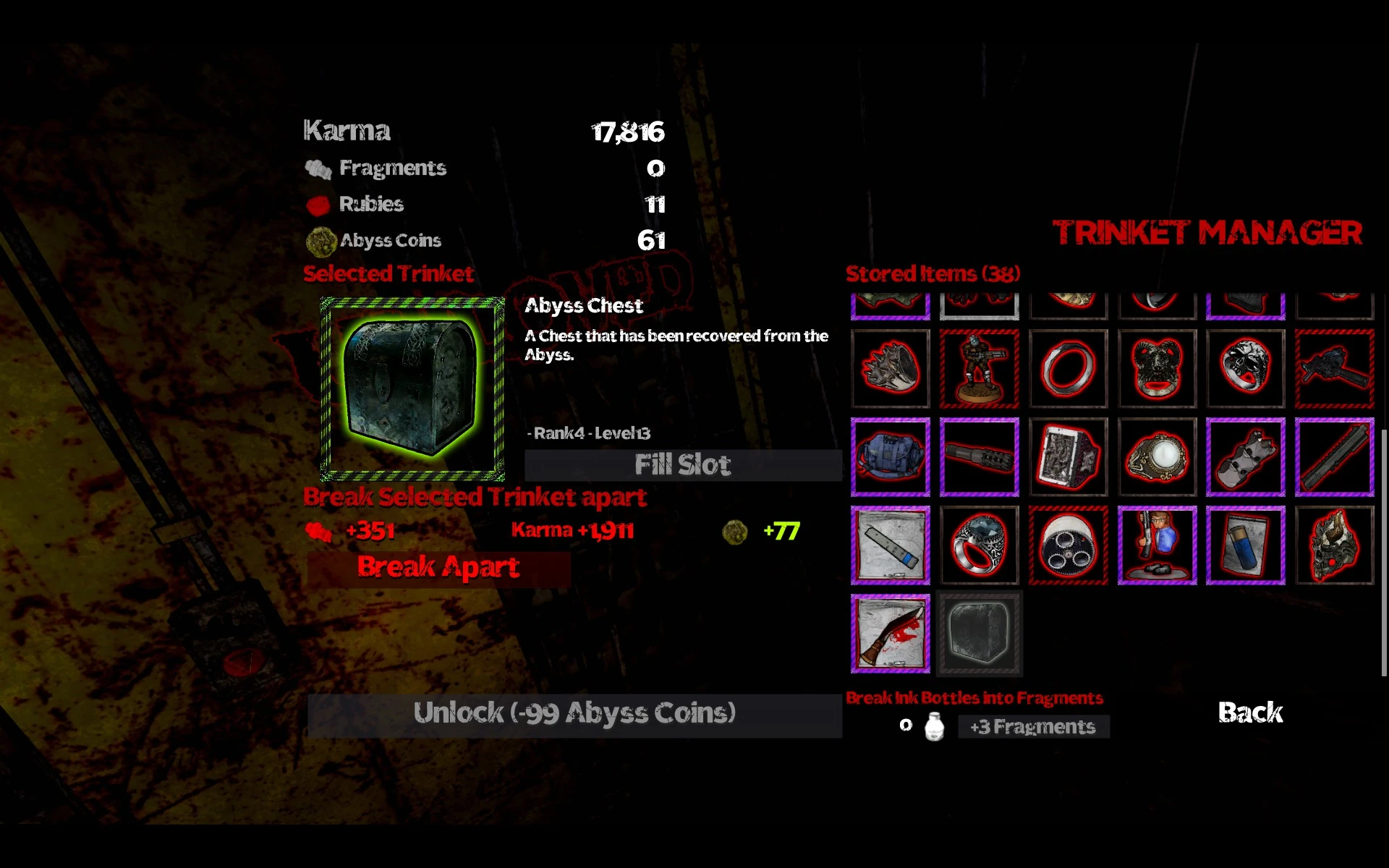Select the skull ring trinket

coord(1246,367)
